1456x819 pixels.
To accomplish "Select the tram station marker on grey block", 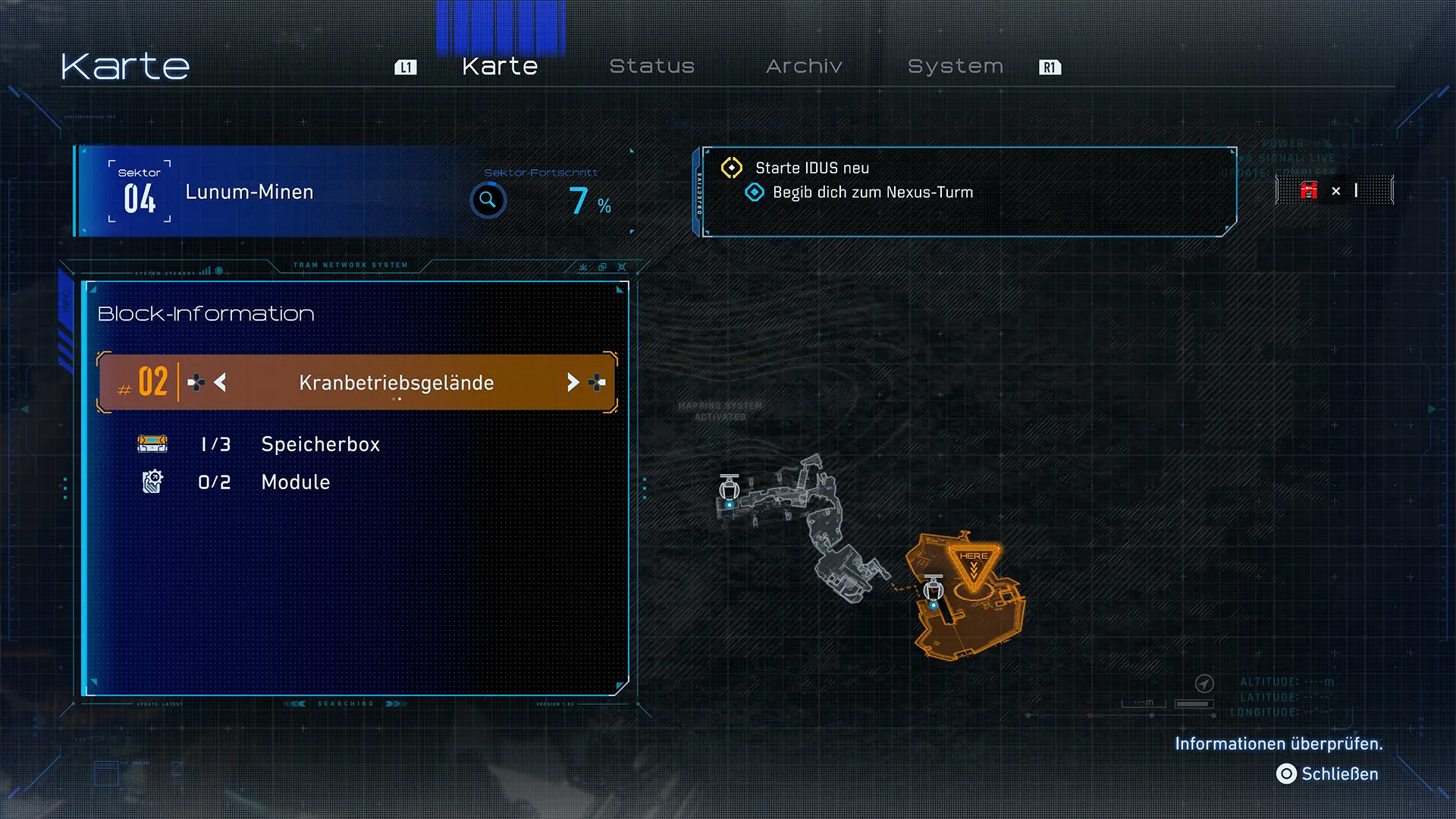I will [x=730, y=491].
